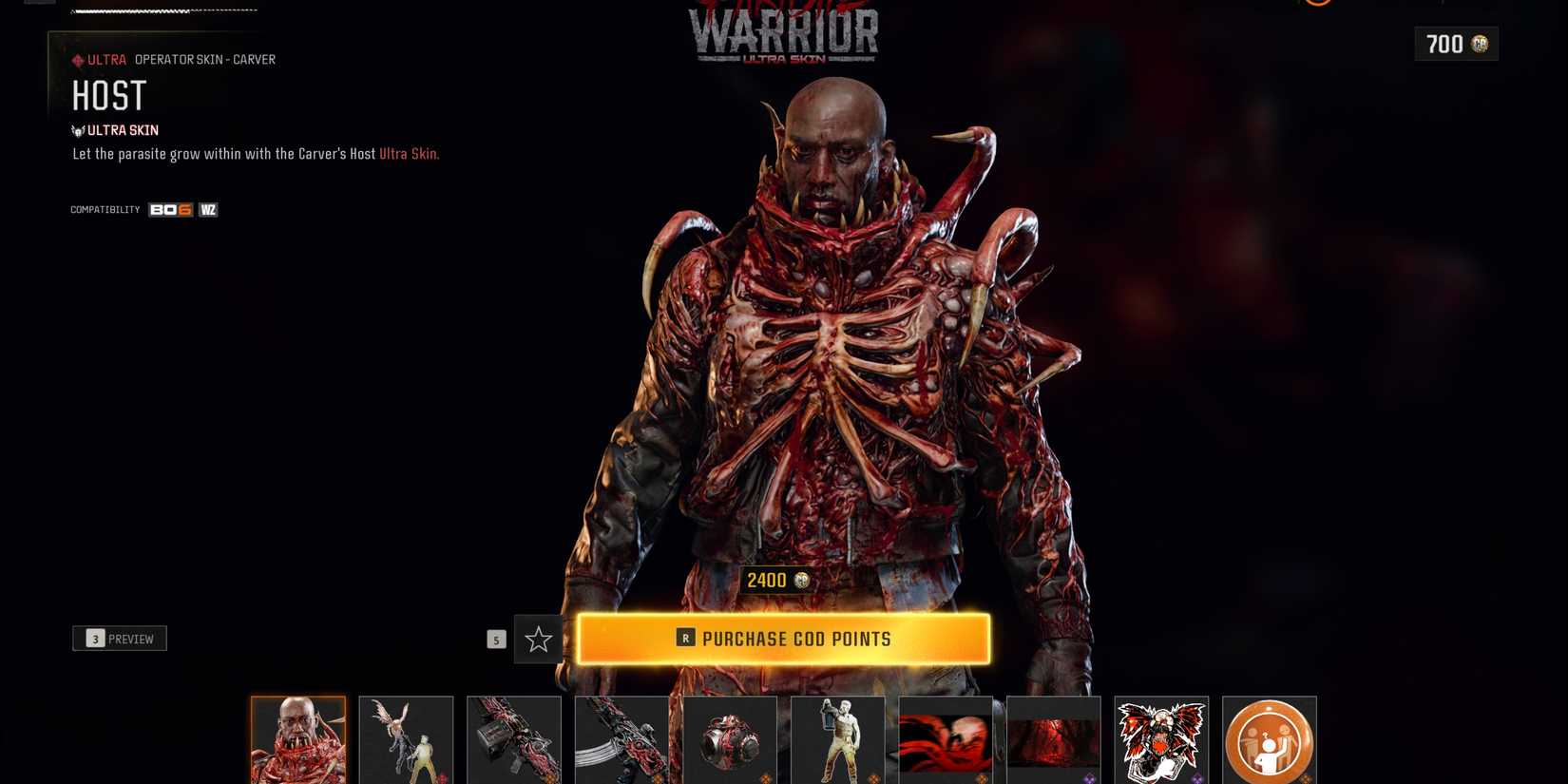Click the 2400 price tag above the button
1568x784 pixels.
[777, 580]
